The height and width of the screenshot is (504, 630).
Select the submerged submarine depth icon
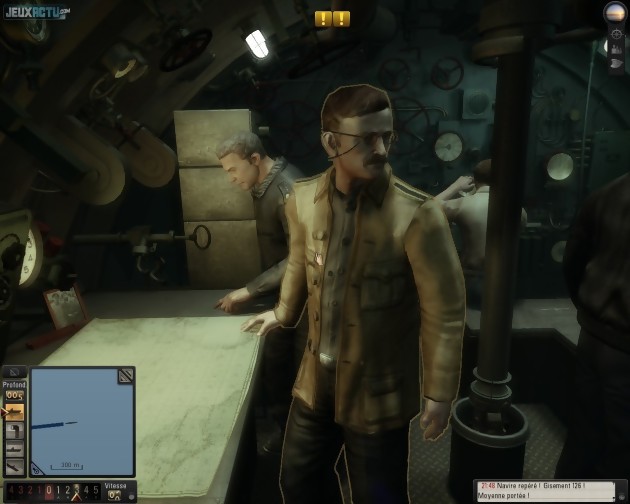point(15,449)
